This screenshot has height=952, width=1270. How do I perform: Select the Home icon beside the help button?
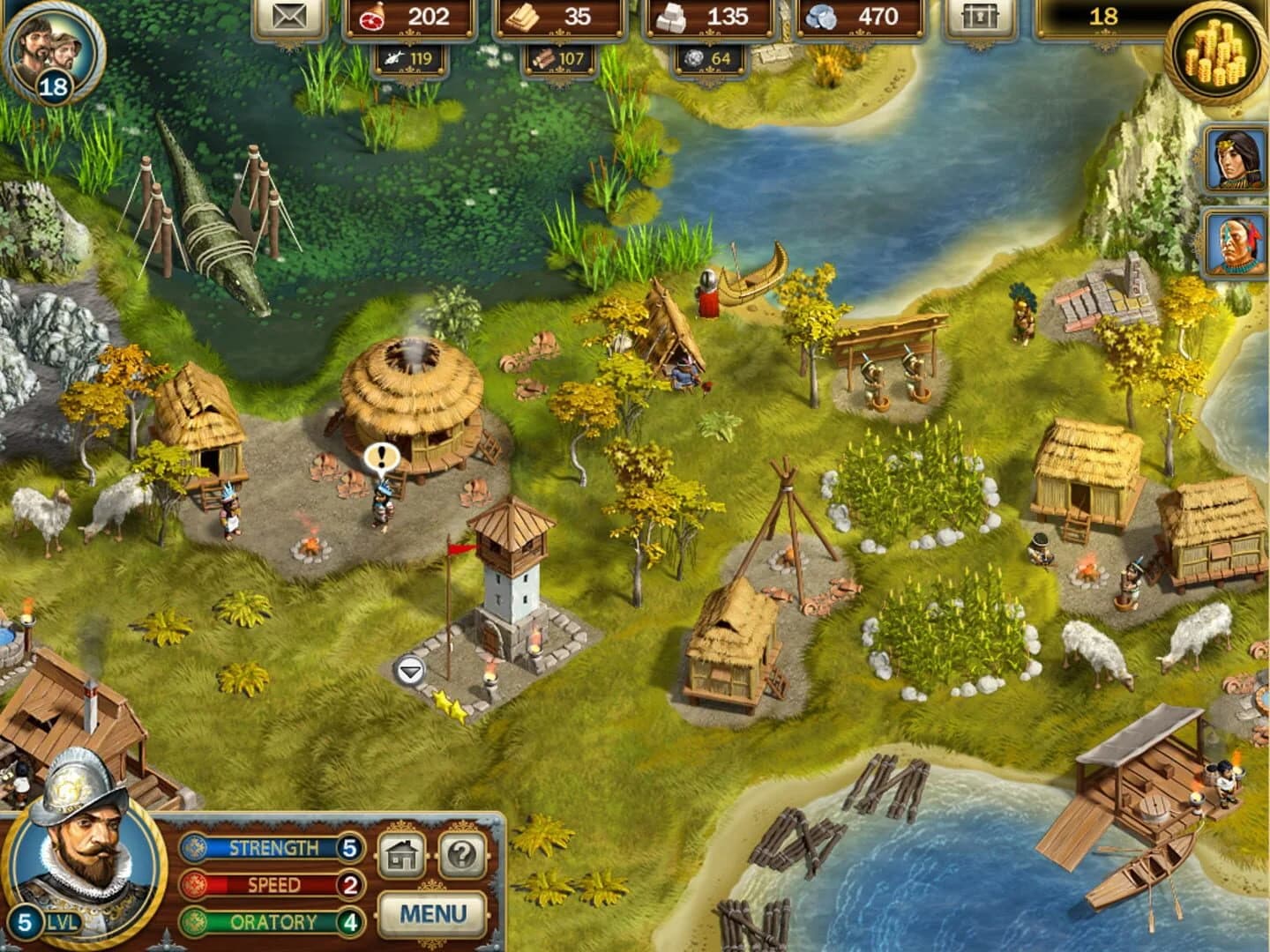[x=403, y=854]
